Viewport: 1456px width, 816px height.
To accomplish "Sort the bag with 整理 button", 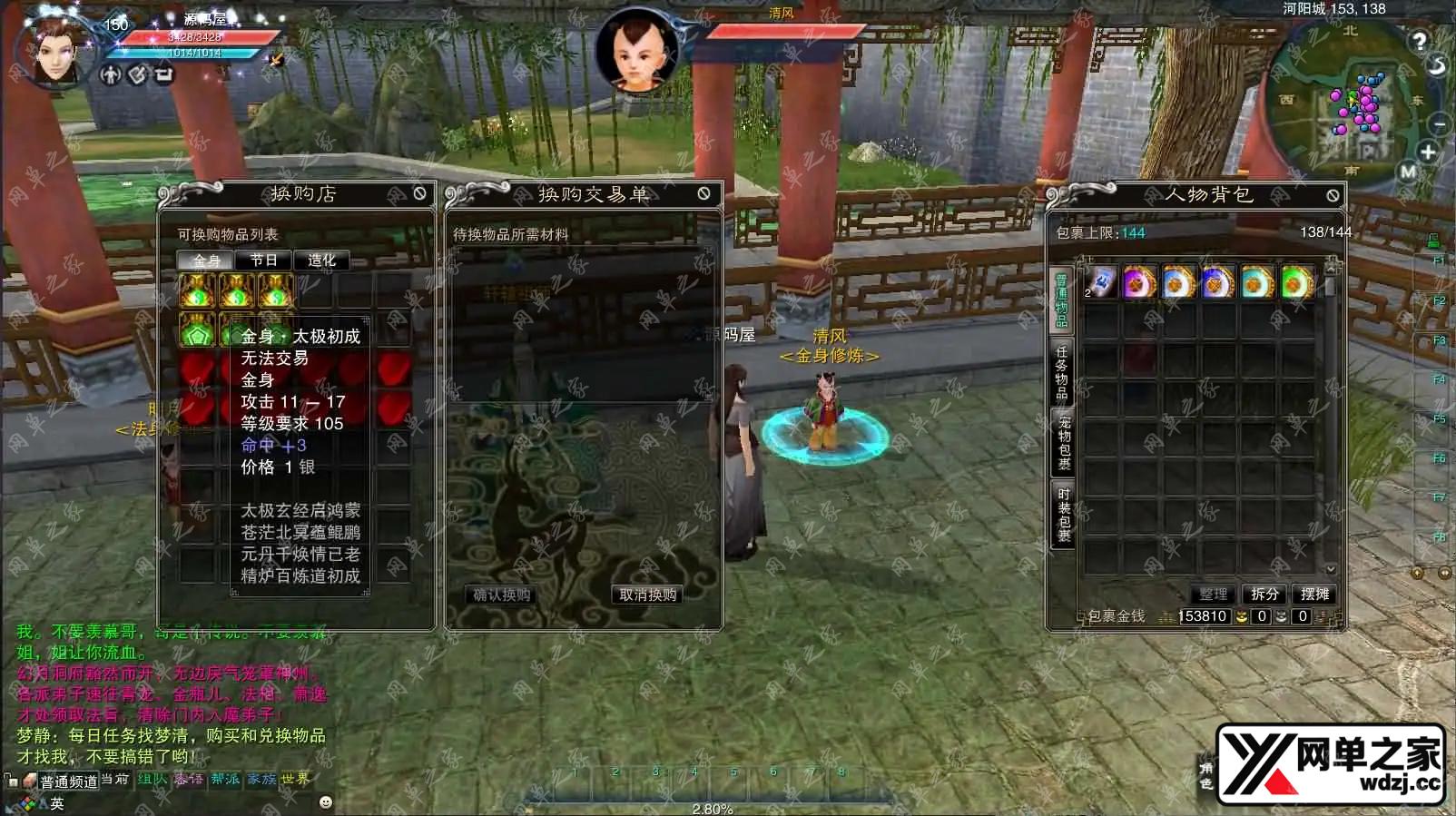I will (1213, 594).
